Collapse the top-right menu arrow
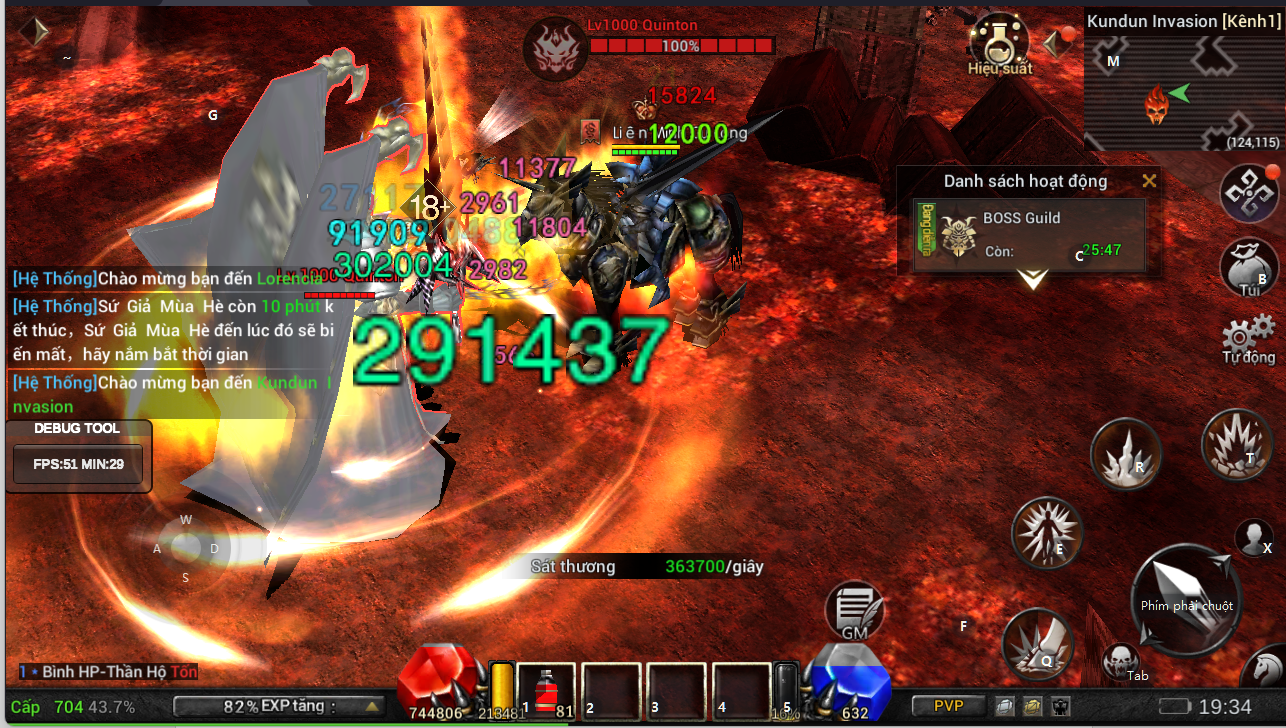This screenshot has height=728, width=1286. tap(1052, 44)
